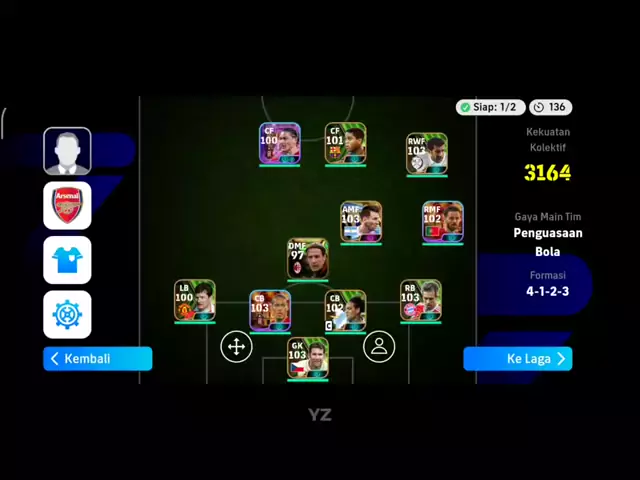Proceed with the Ke Laga button
This screenshot has height=480, width=640.
[517, 359]
